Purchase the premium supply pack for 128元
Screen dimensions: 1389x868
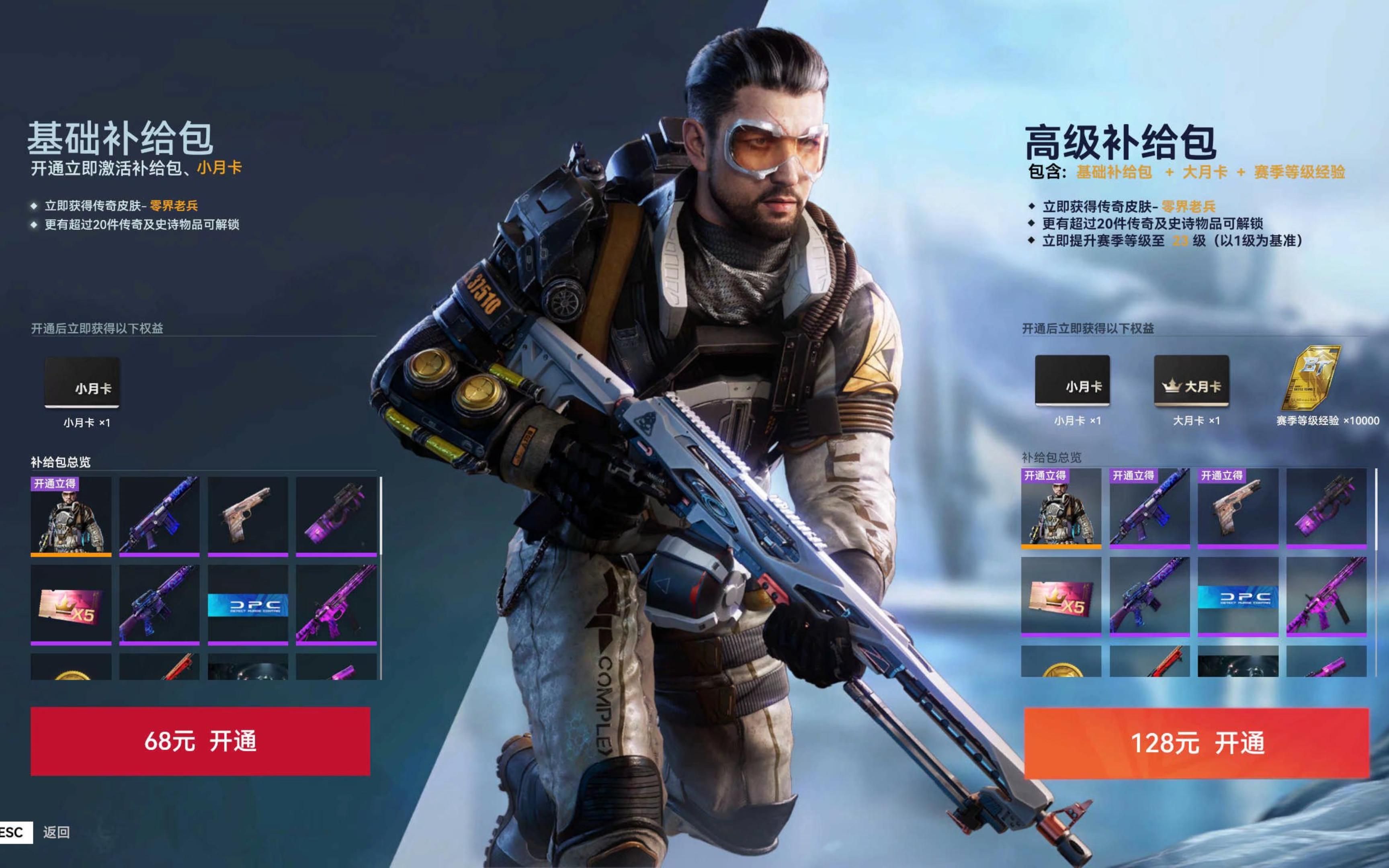(1196, 743)
